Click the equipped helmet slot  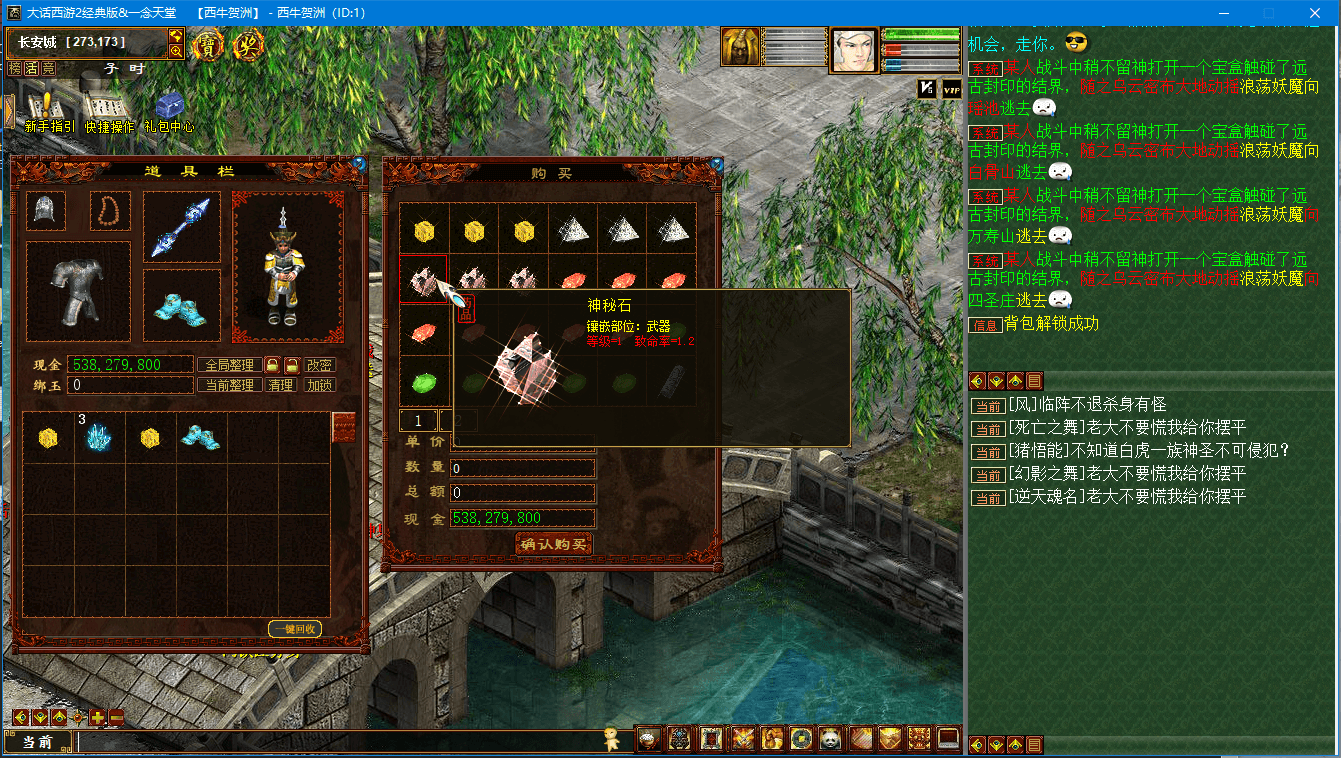pos(46,211)
